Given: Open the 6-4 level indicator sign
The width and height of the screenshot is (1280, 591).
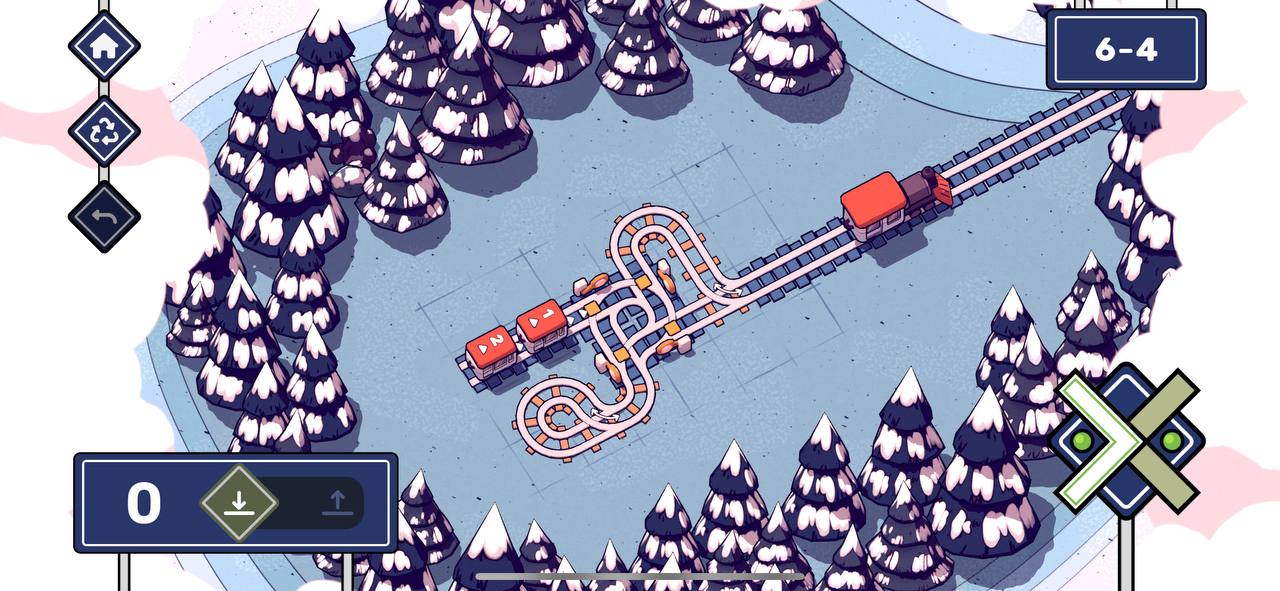Looking at the screenshot, I should coord(1126,49).
